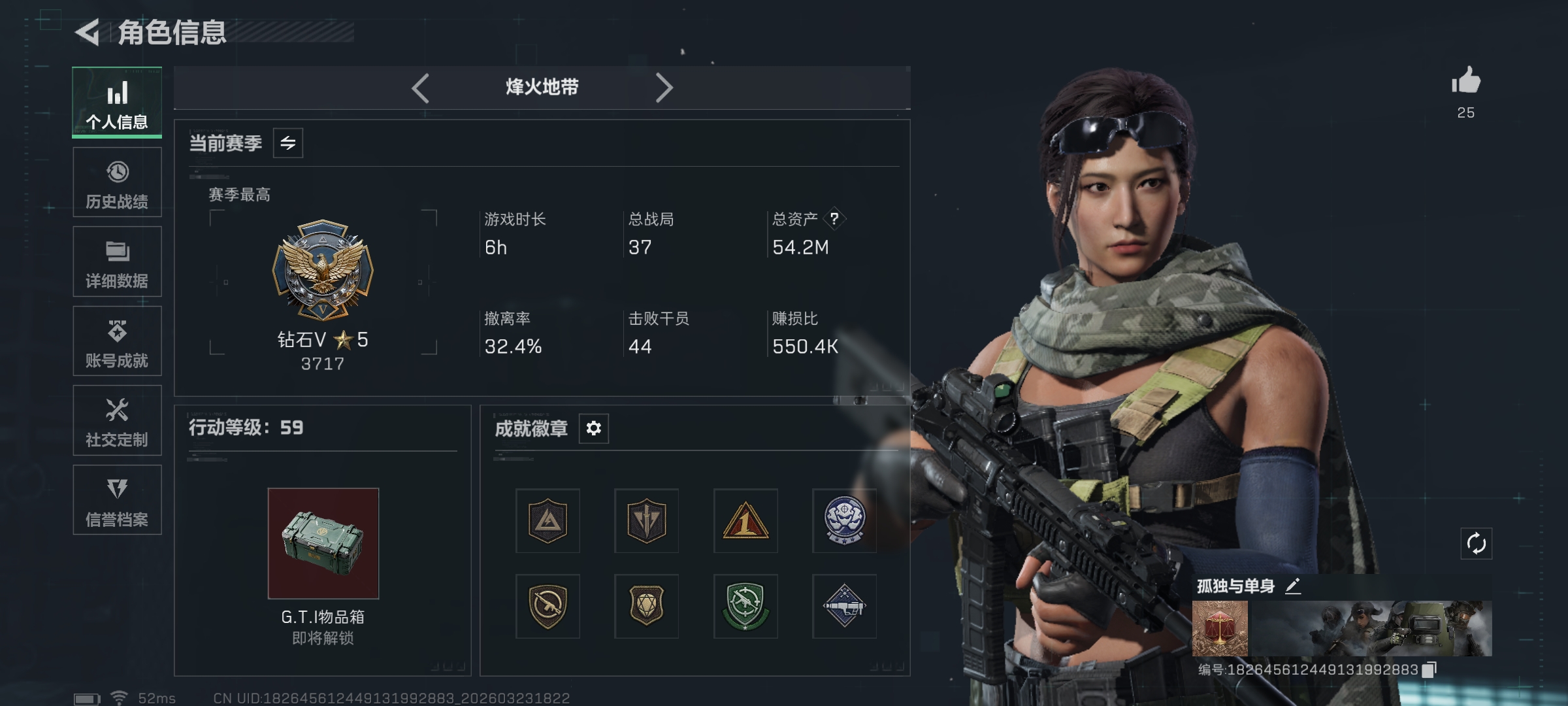This screenshot has width=1568, height=706.
Task: Switch to the 历史战绩 tab
Action: [x=118, y=182]
